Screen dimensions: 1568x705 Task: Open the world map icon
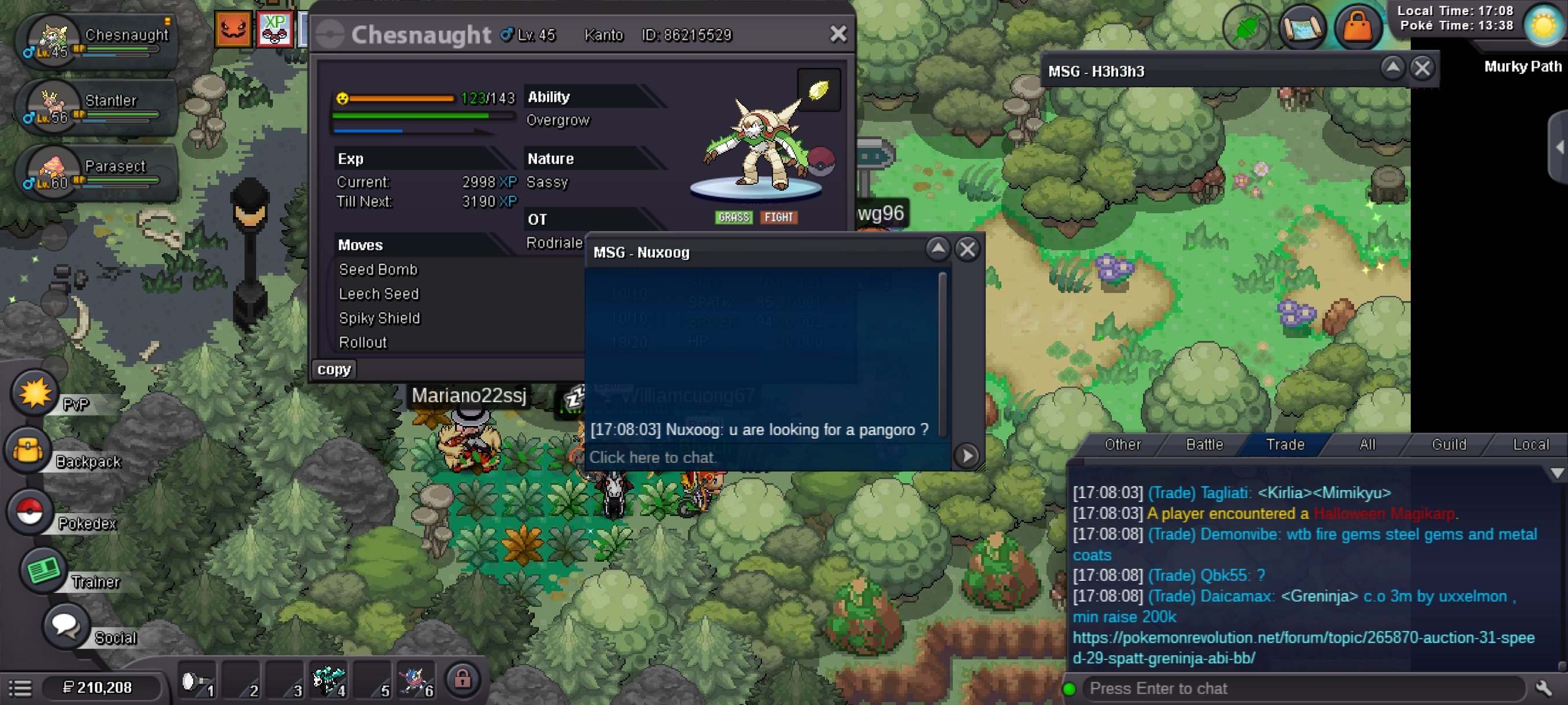pos(1301,27)
